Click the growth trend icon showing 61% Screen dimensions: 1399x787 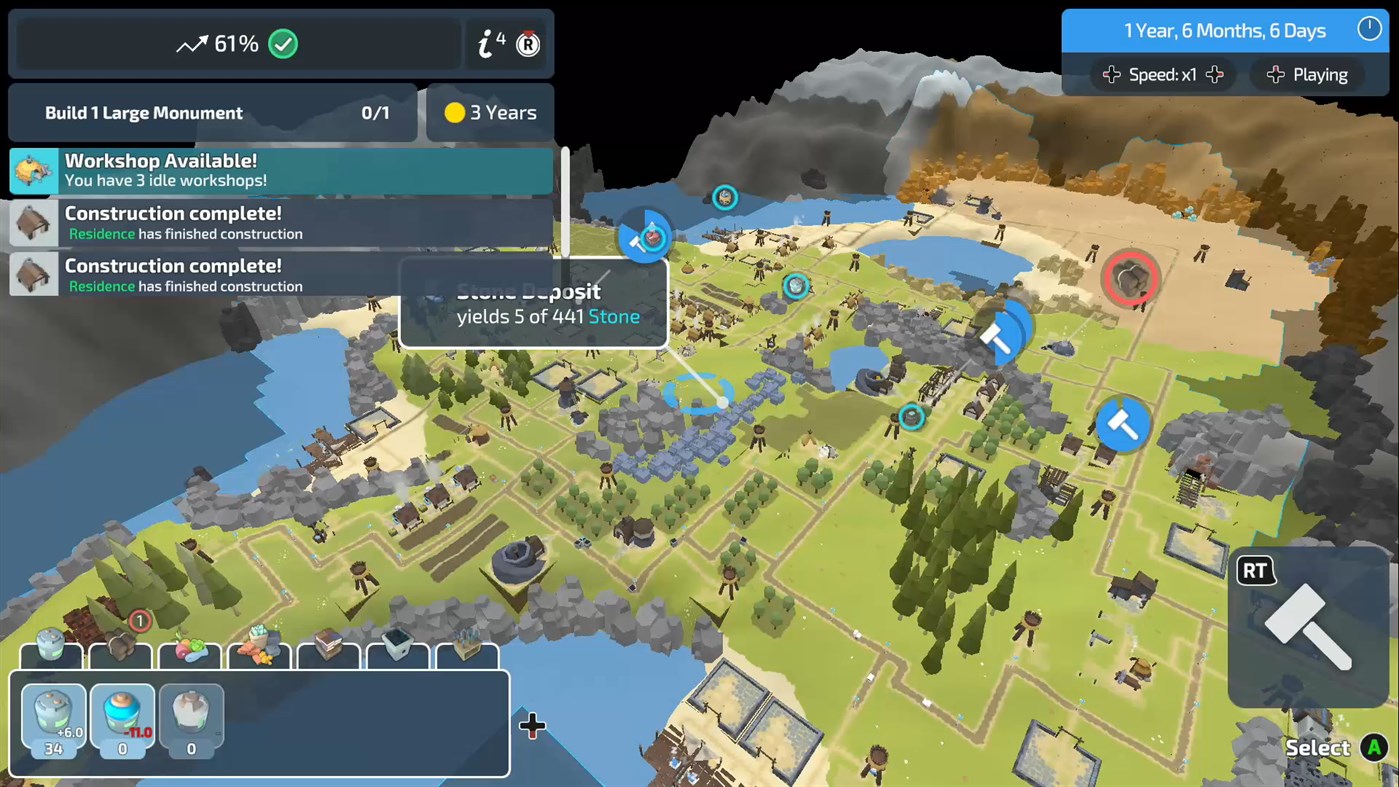point(190,44)
